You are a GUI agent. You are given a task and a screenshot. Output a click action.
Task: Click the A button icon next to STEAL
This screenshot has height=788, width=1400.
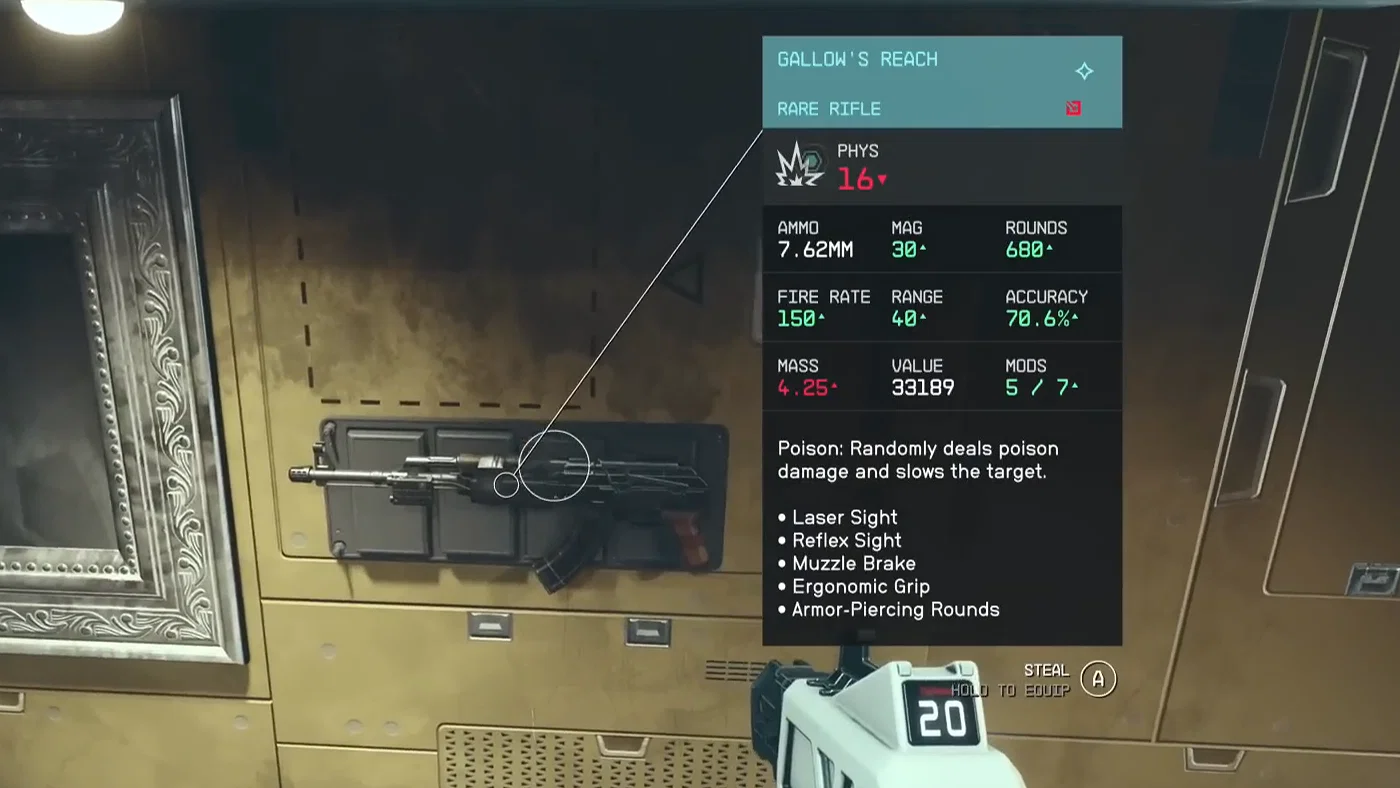(x=1097, y=678)
